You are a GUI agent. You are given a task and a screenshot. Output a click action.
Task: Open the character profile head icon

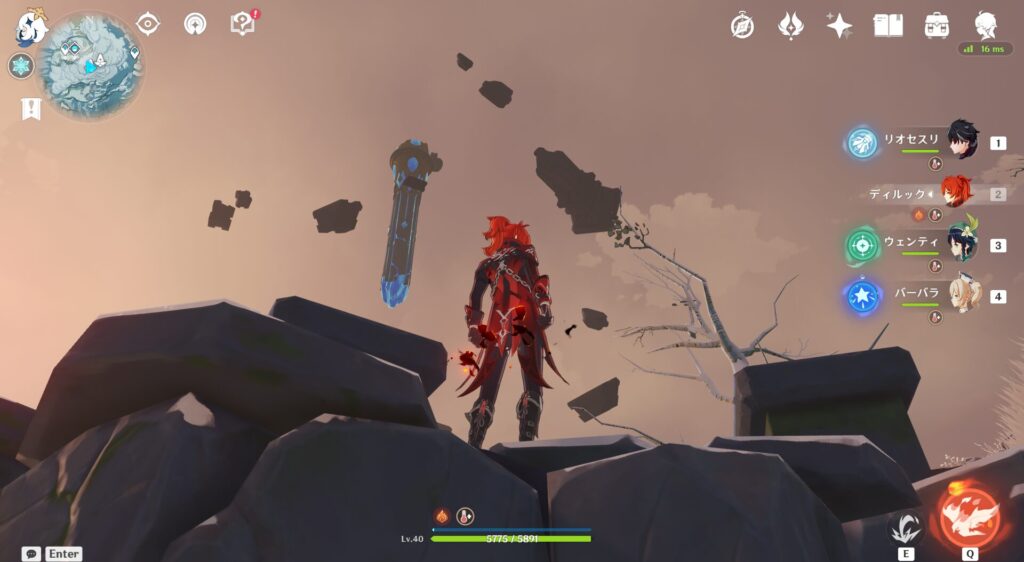click(985, 26)
